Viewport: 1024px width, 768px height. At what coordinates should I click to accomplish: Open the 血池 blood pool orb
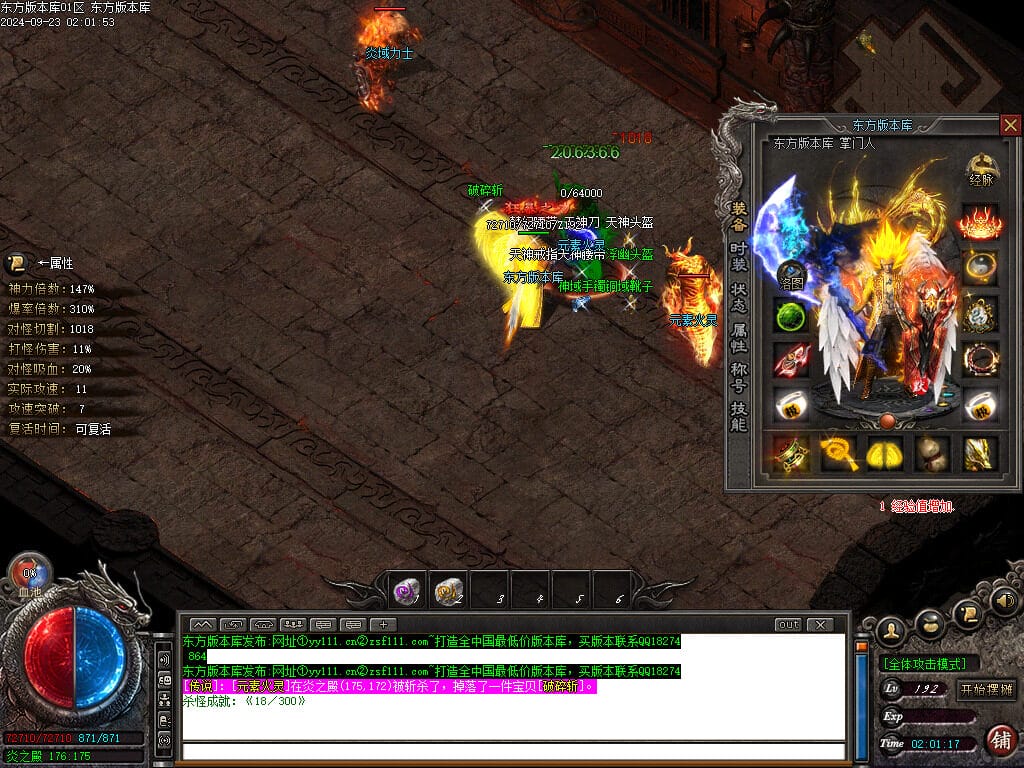(x=30, y=575)
